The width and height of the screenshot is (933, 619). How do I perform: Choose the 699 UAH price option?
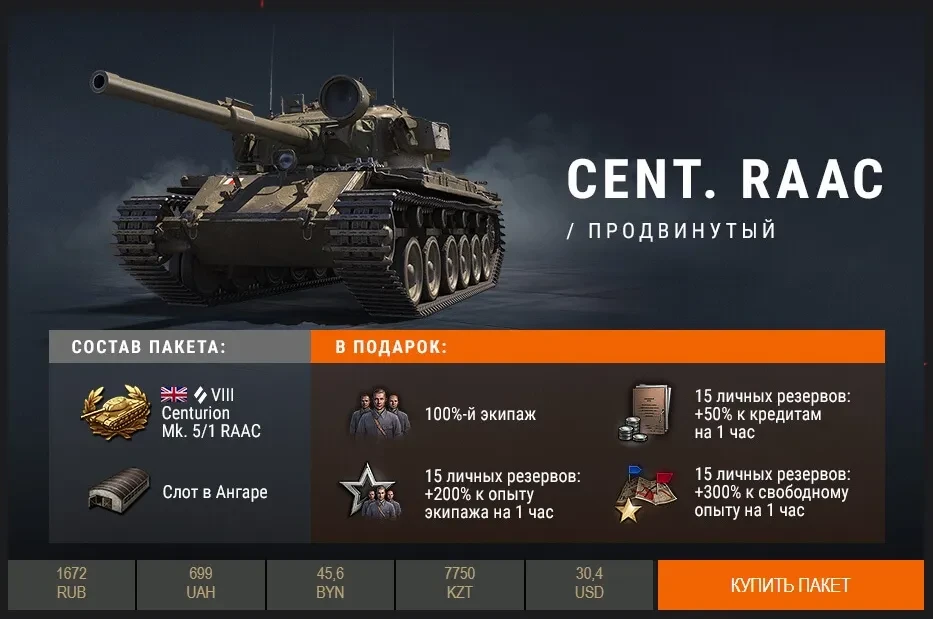click(200, 584)
